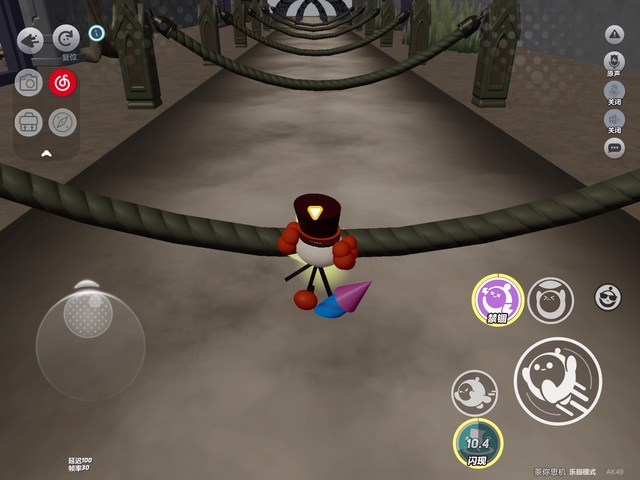
Task: Open the sunglasses emote button
Action: pos(606,296)
